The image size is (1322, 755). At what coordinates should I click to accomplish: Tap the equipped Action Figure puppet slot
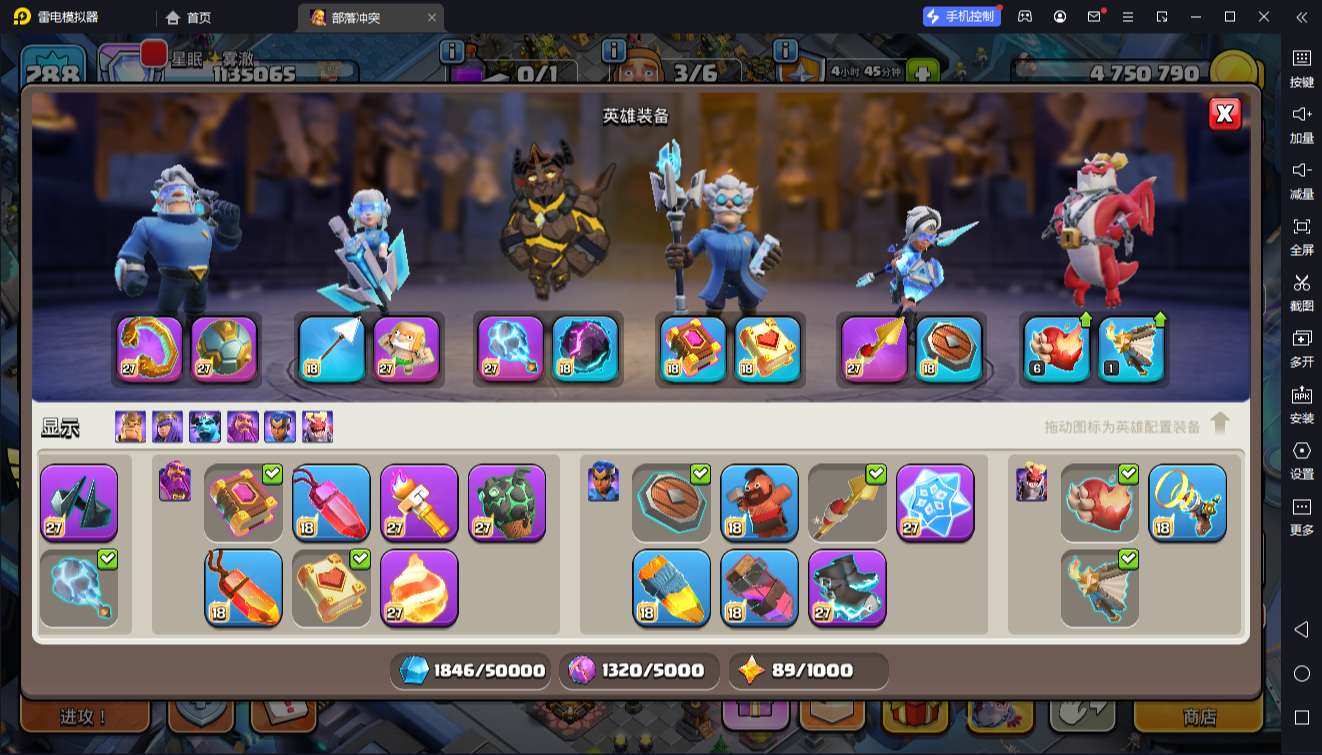[407, 349]
